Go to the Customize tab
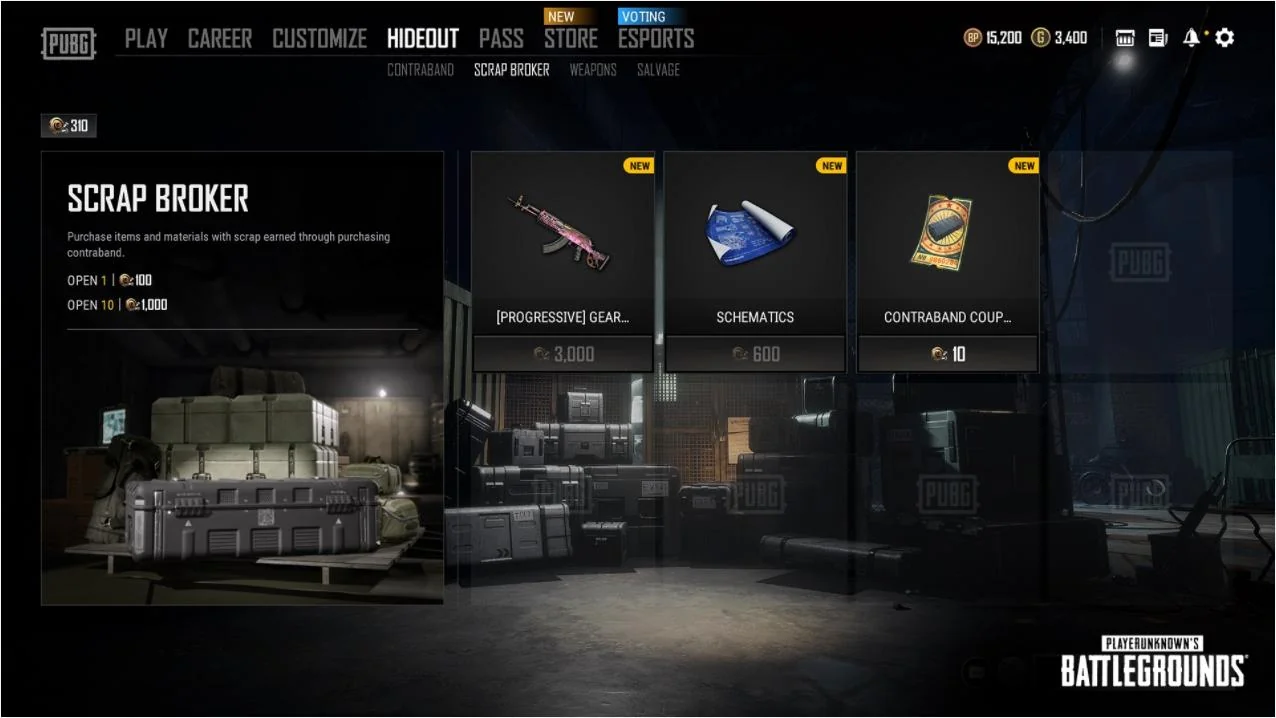Image resolution: width=1276 pixels, height=718 pixels. coord(319,39)
